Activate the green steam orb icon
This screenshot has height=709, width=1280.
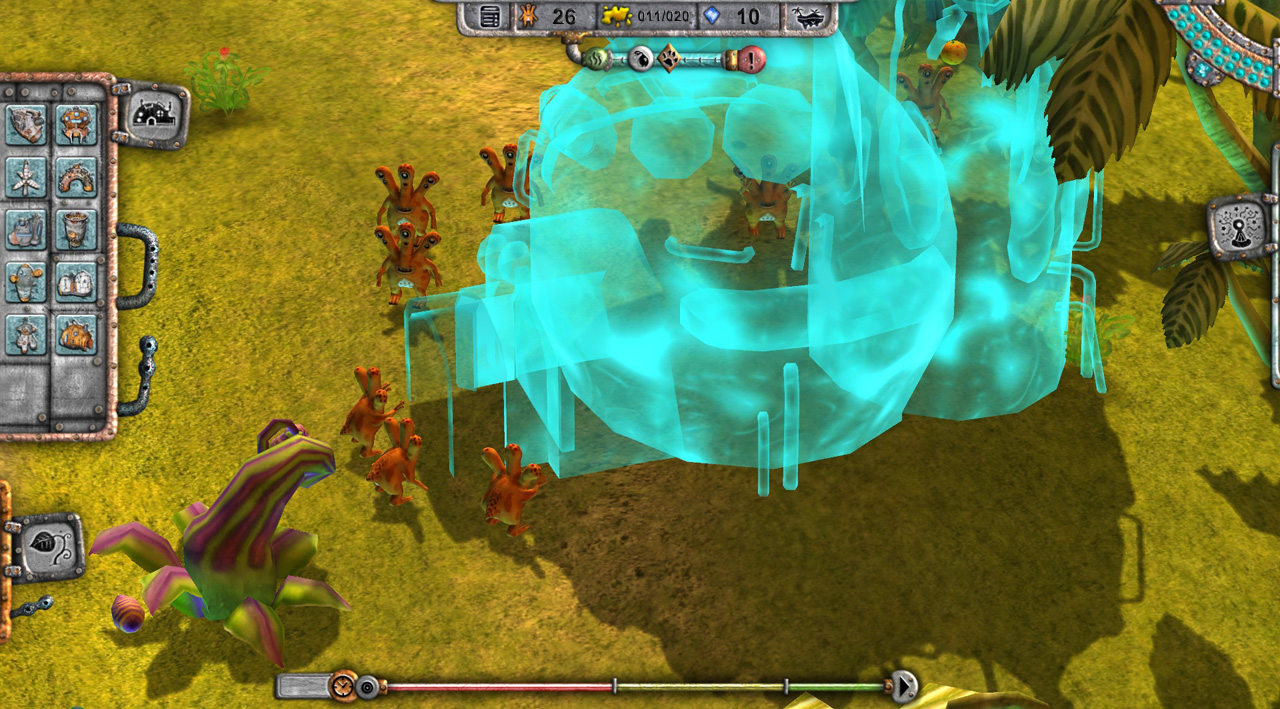click(x=599, y=59)
